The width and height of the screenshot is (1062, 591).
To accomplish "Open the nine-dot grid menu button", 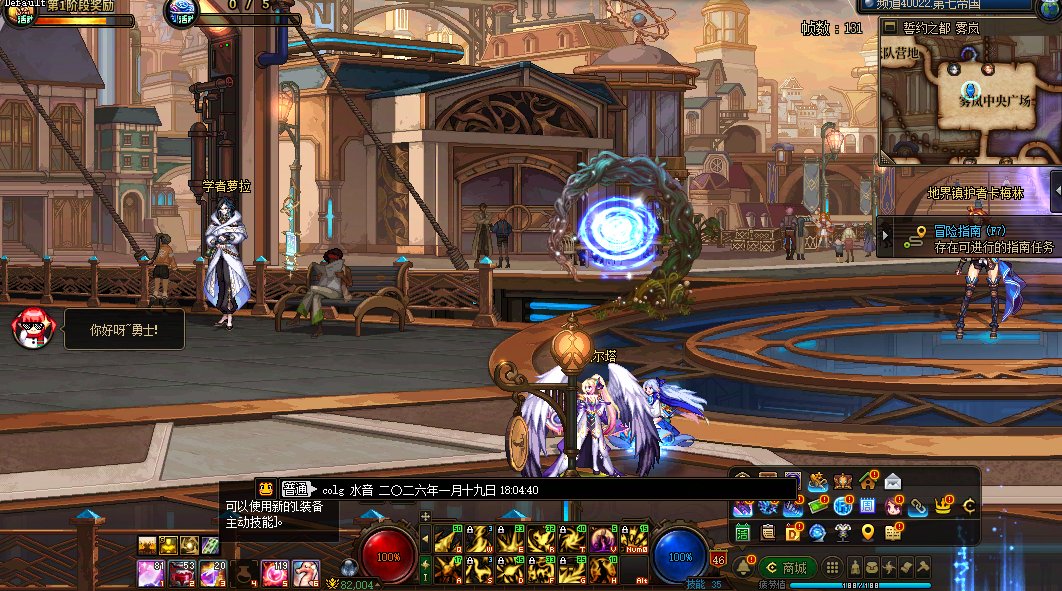I will click(x=832, y=567).
